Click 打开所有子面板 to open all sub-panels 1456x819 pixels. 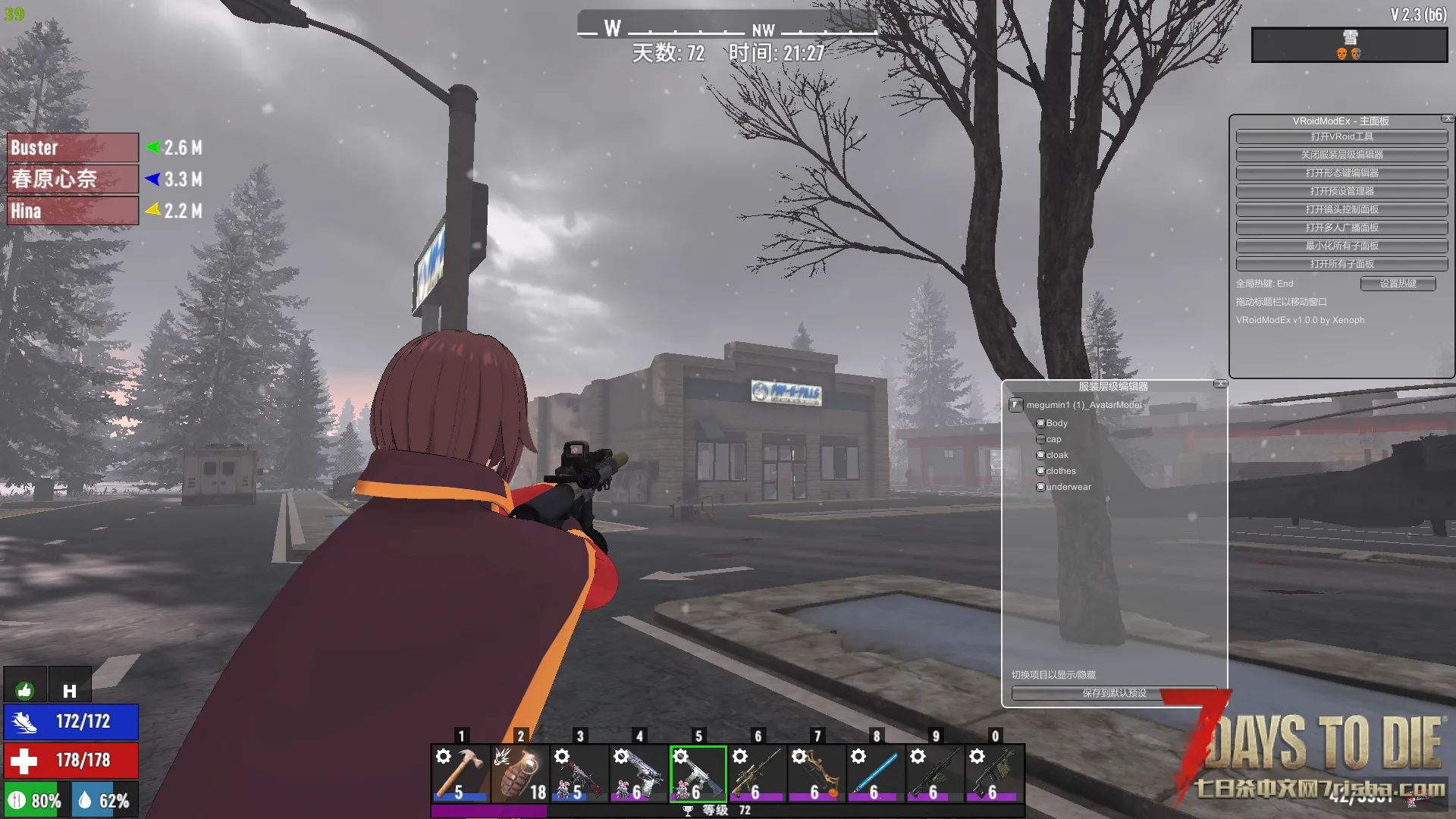(x=1341, y=264)
